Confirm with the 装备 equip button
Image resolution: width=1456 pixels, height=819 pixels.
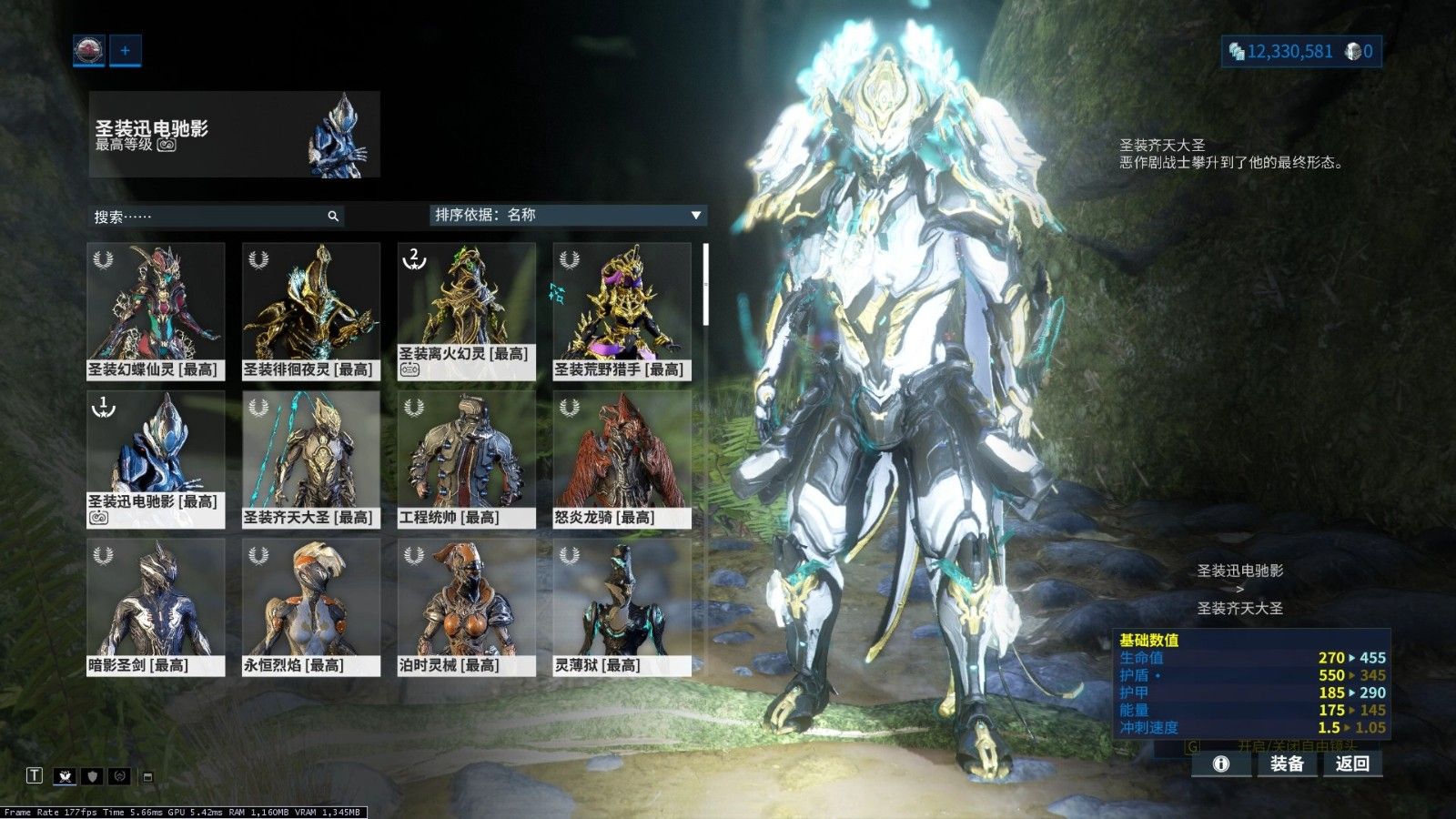coord(1287,763)
